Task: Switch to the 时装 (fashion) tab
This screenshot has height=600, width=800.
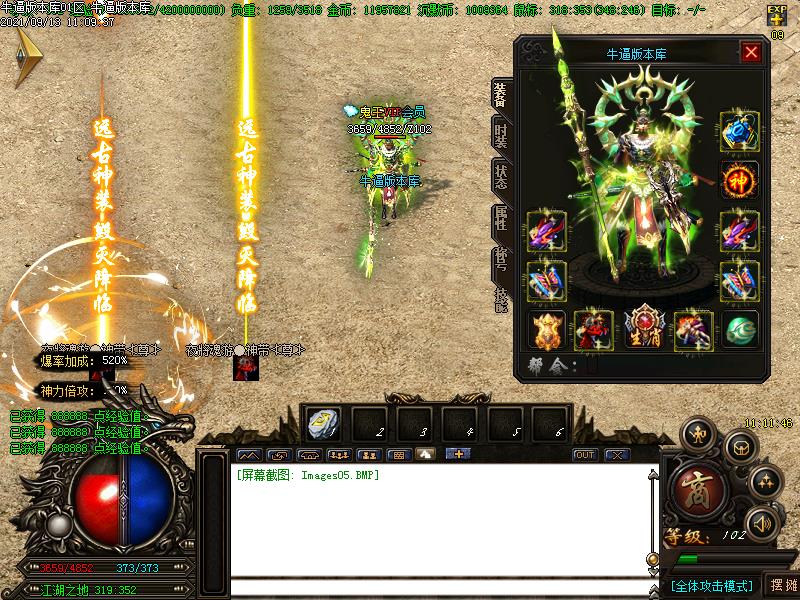Action: (x=500, y=133)
